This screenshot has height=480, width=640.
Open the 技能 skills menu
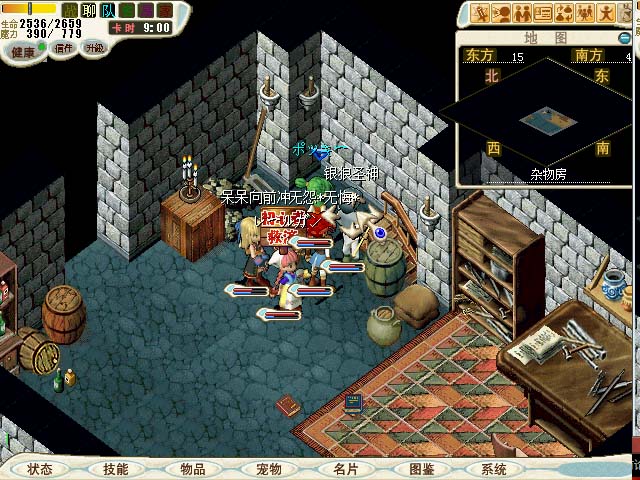(115, 468)
